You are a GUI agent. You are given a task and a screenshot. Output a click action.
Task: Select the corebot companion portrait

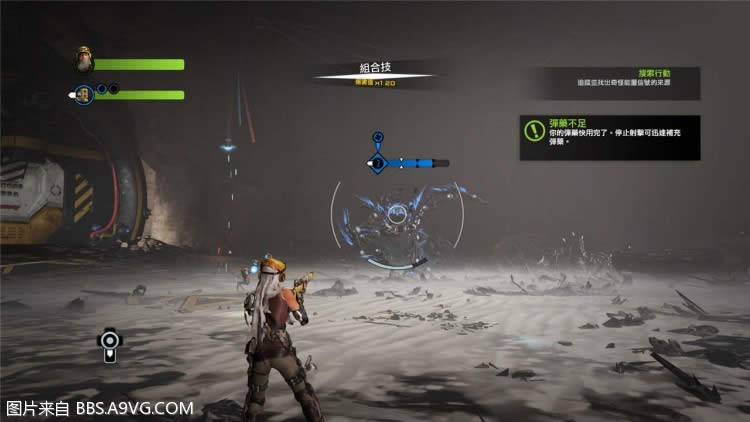pyautogui.click(x=84, y=94)
